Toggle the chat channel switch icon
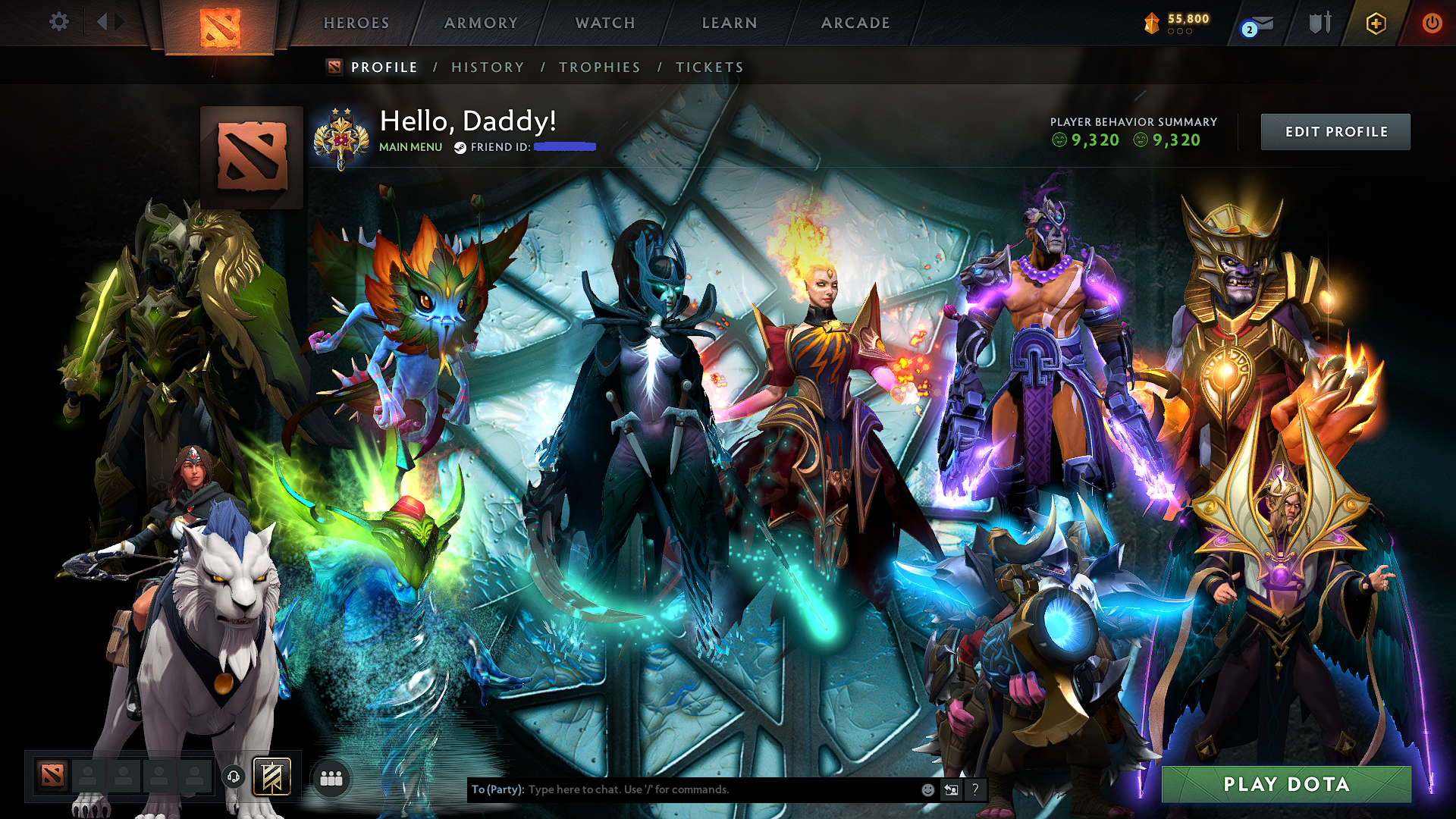The image size is (1456, 819). 952,789
